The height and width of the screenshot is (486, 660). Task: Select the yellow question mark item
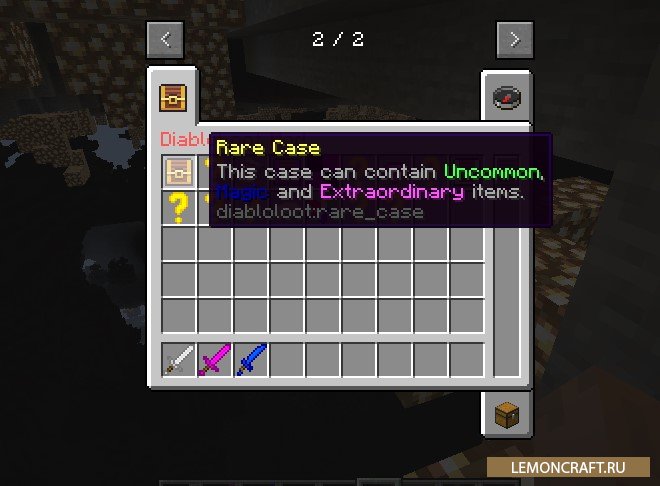point(179,208)
